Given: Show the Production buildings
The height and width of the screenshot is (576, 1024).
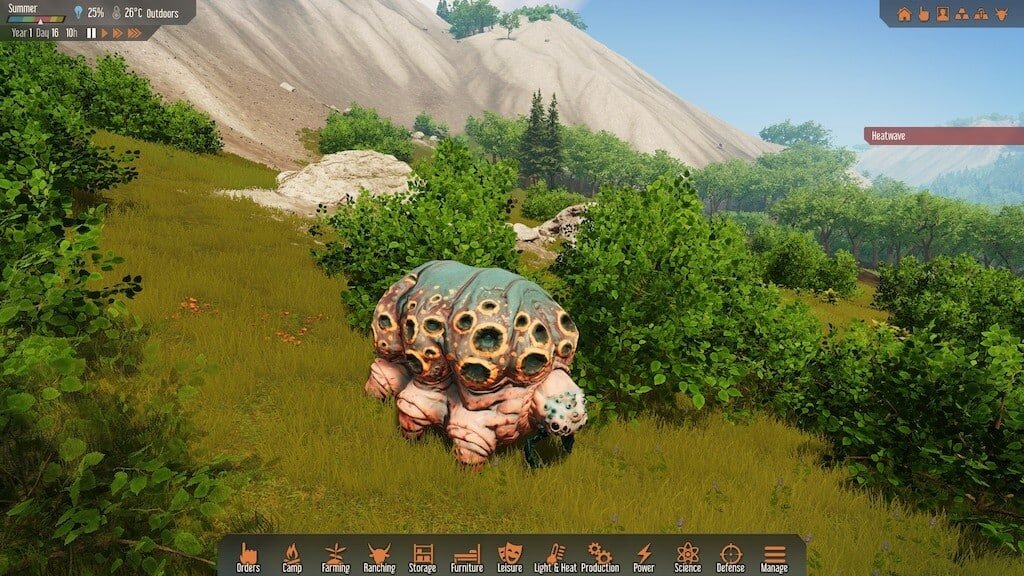Looking at the screenshot, I should coord(600,557).
